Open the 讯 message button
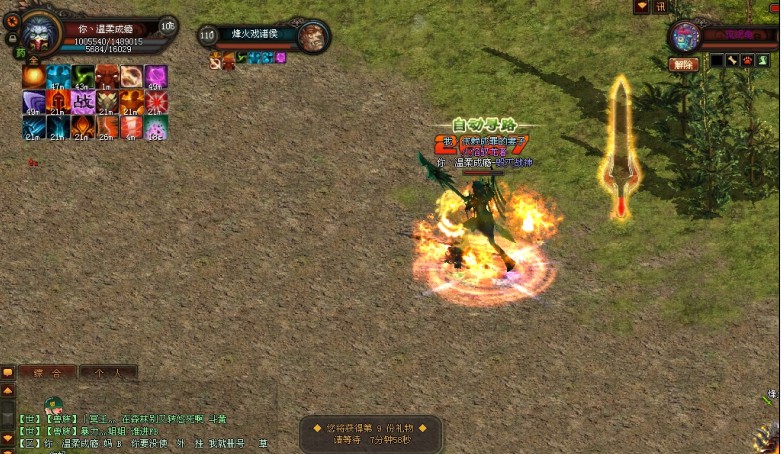Screen dimensions: 781x454 point(660,6)
